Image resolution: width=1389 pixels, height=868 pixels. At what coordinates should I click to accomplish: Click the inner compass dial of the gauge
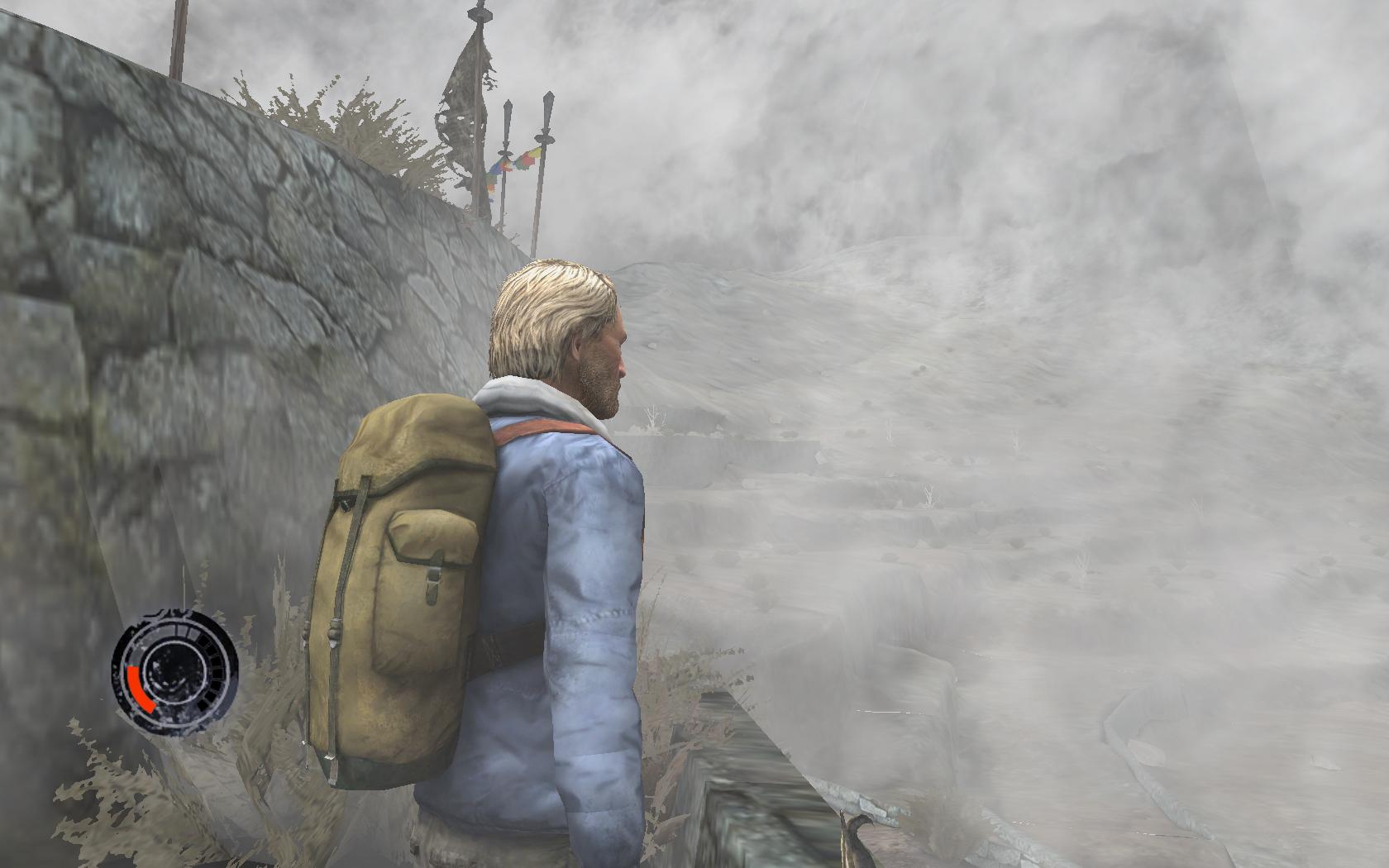coord(175,670)
